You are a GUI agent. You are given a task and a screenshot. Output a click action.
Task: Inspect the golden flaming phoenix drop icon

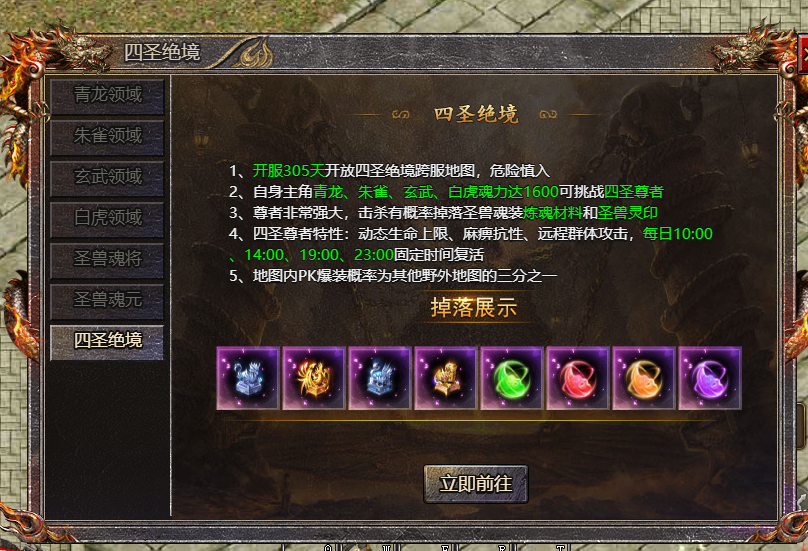[x=314, y=379]
